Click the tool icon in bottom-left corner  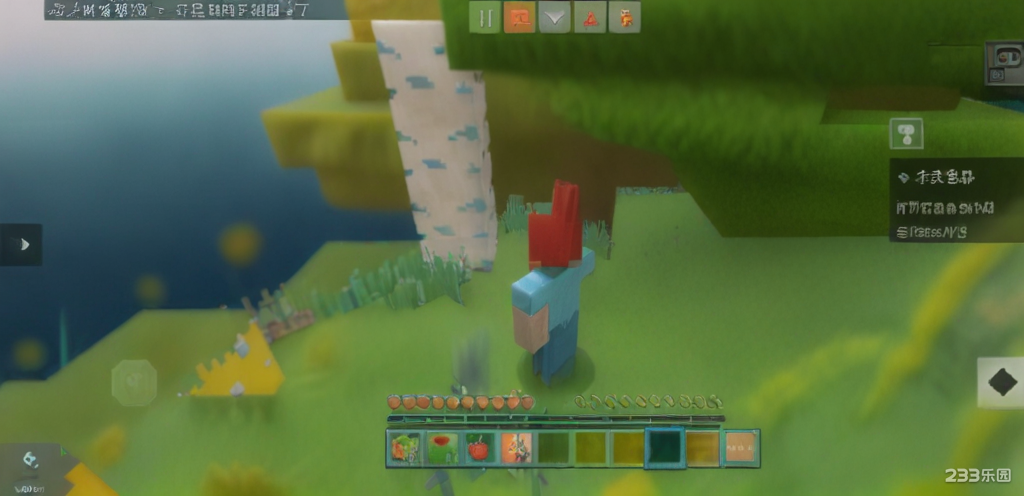pos(29,459)
